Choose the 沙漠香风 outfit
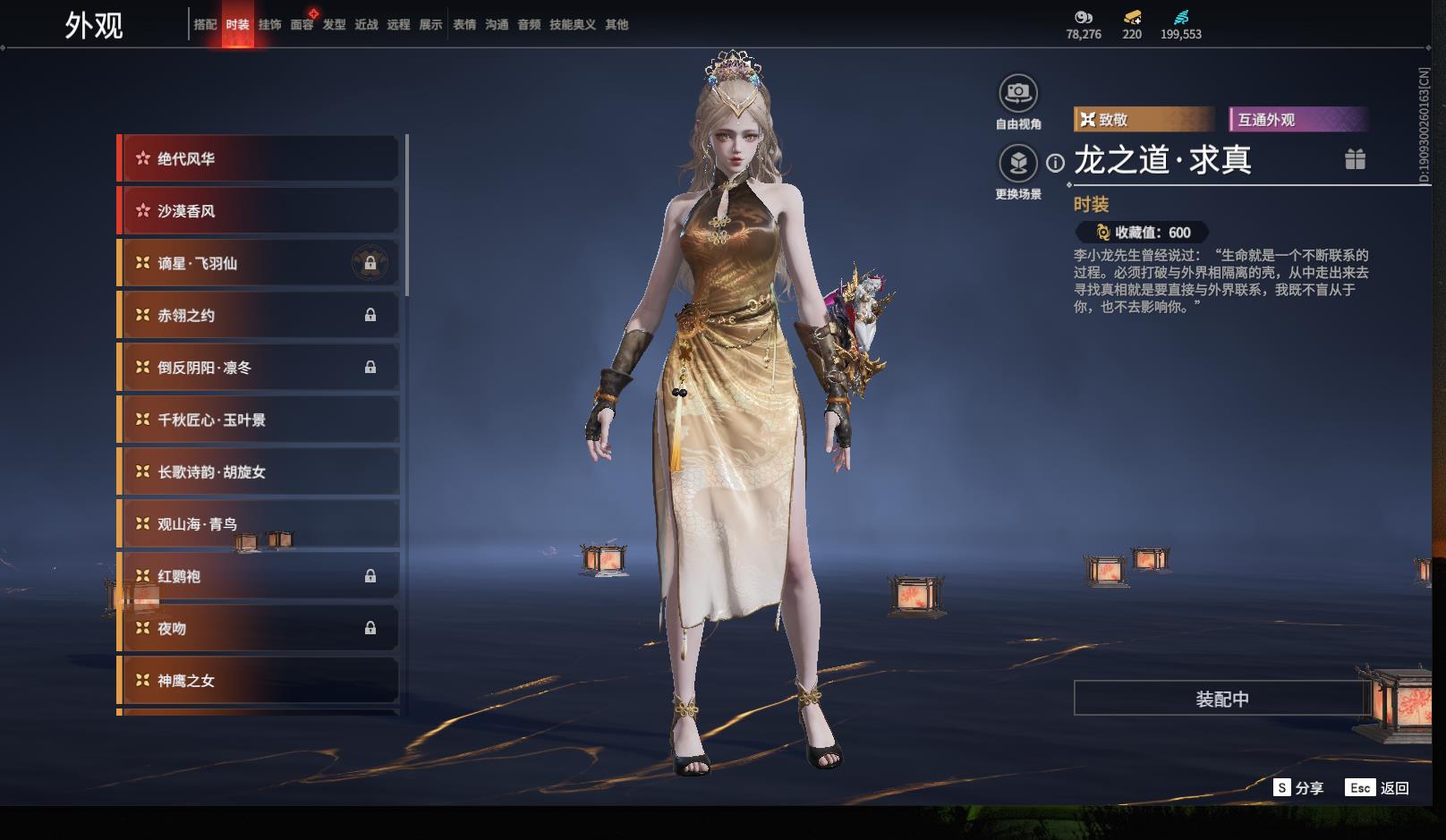1446x840 pixels. (259, 211)
